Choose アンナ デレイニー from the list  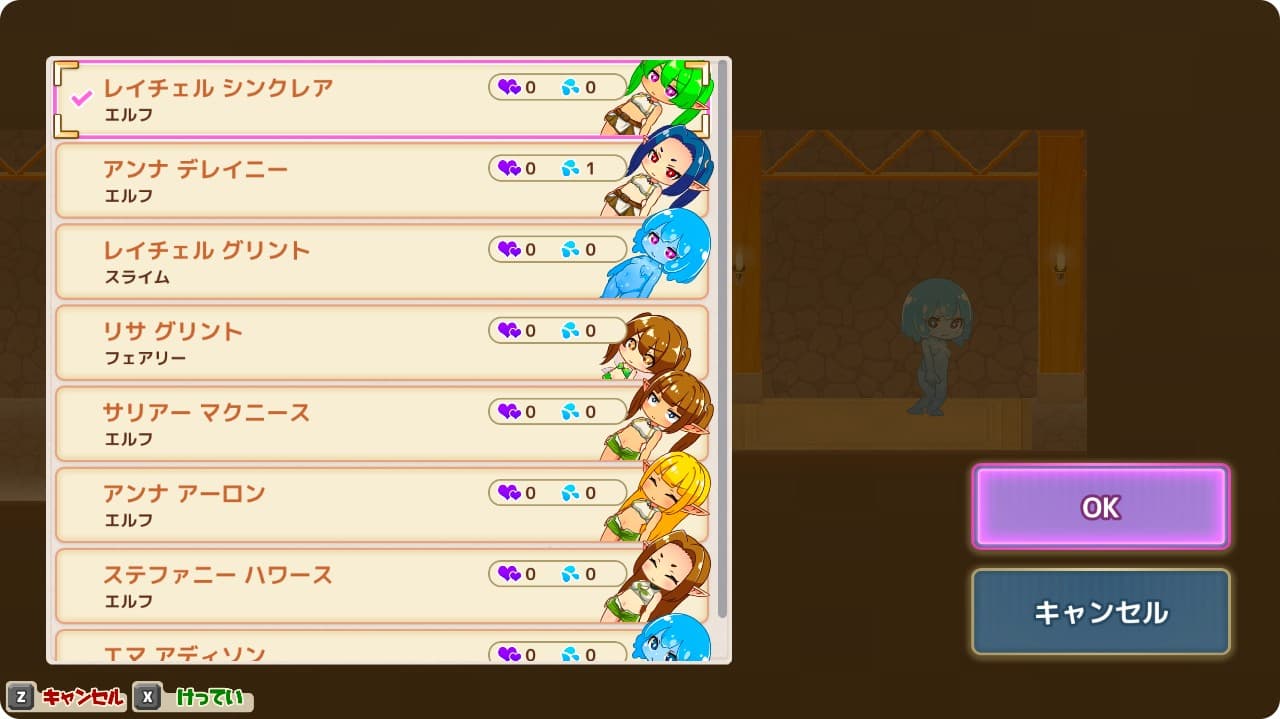300,180
